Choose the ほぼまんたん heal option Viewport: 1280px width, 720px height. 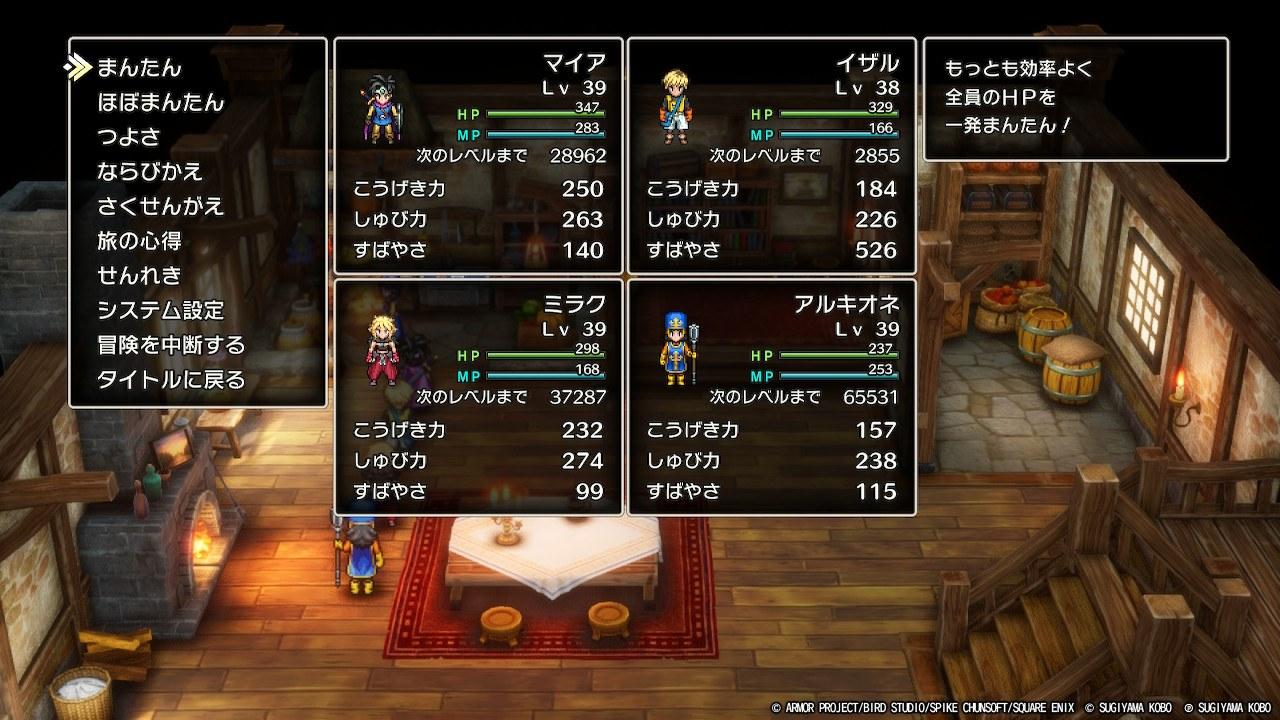pos(160,102)
